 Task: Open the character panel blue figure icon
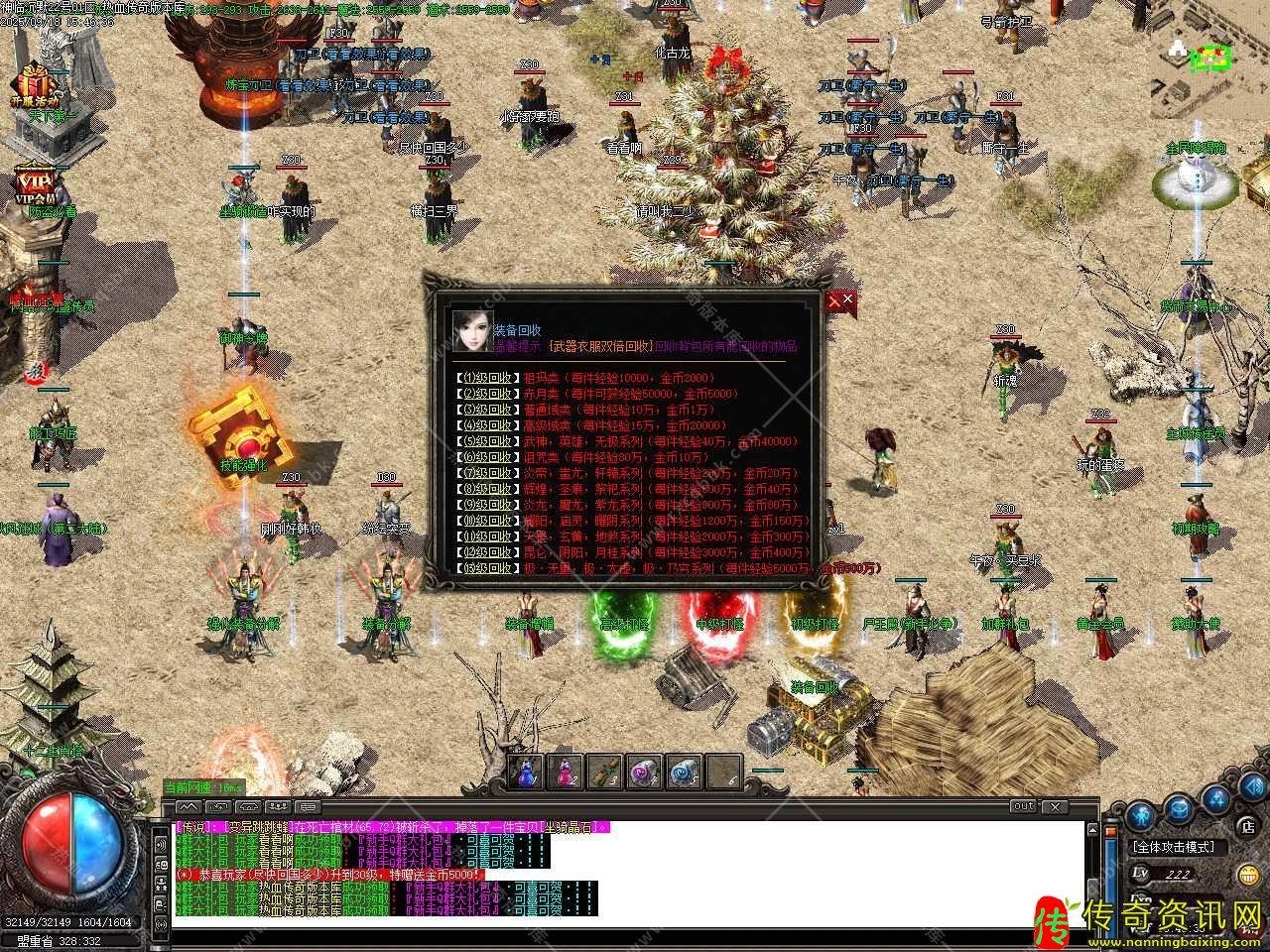click(1141, 818)
